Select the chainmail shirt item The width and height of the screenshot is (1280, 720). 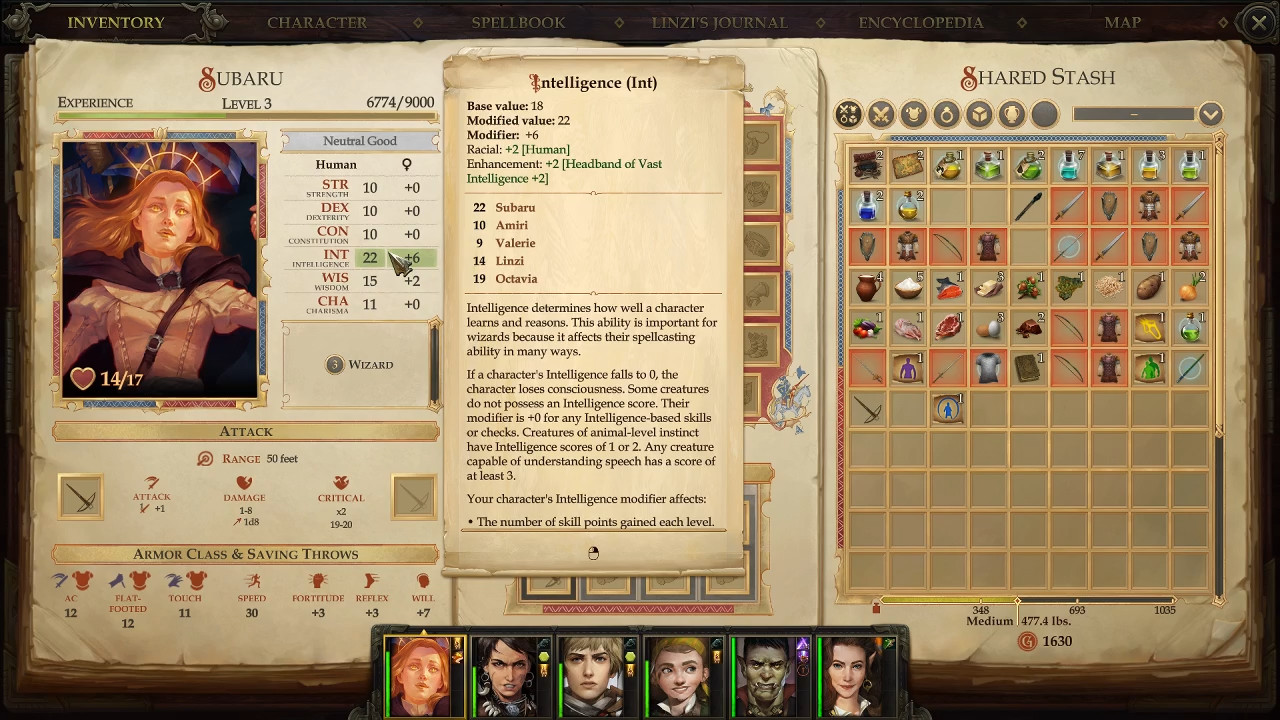click(x=988, y=368)
